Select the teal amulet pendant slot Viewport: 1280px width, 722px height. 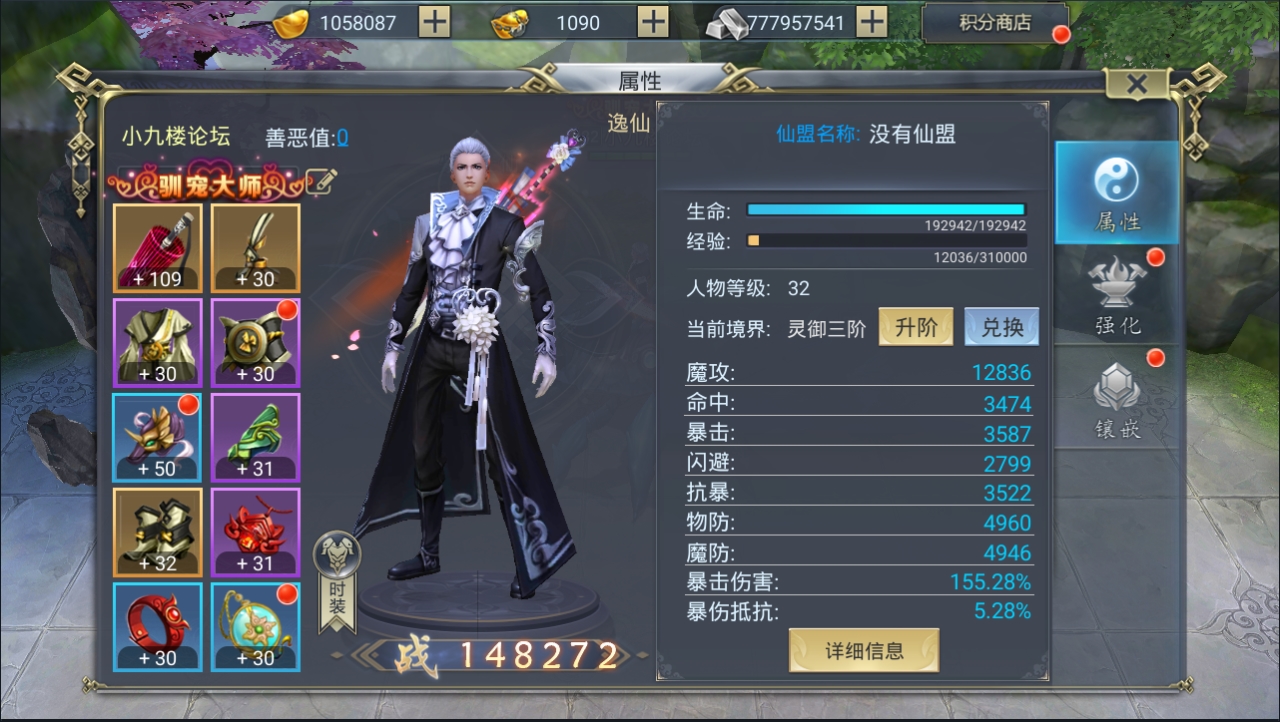click(256, 627)
